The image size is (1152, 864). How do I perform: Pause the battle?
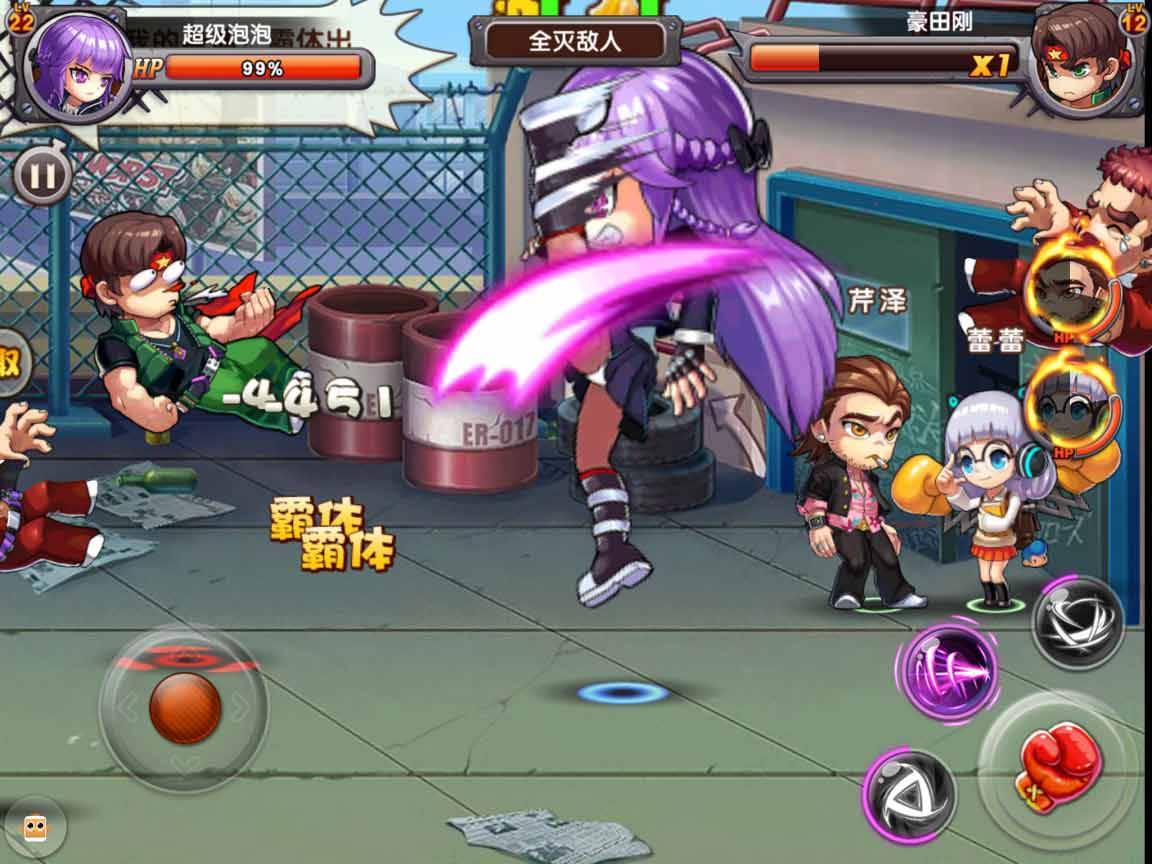[x=41, y=177]
